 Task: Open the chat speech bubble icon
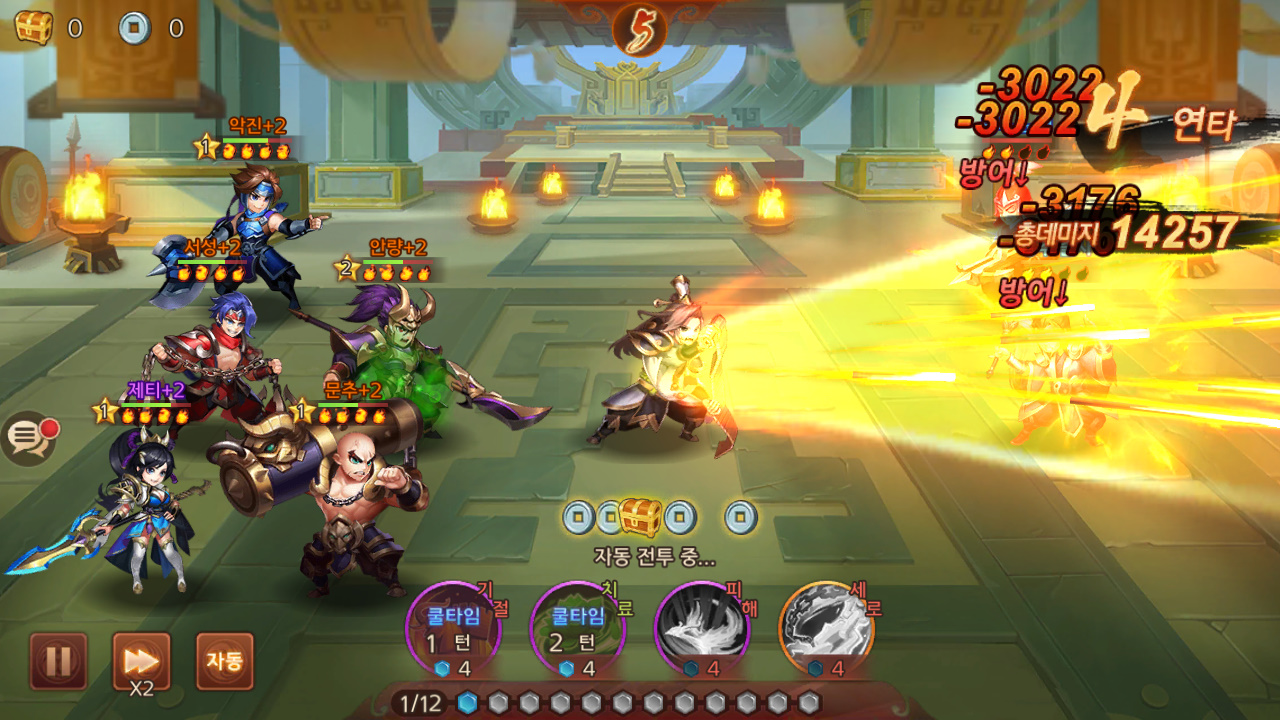click(x=29, y=438)
